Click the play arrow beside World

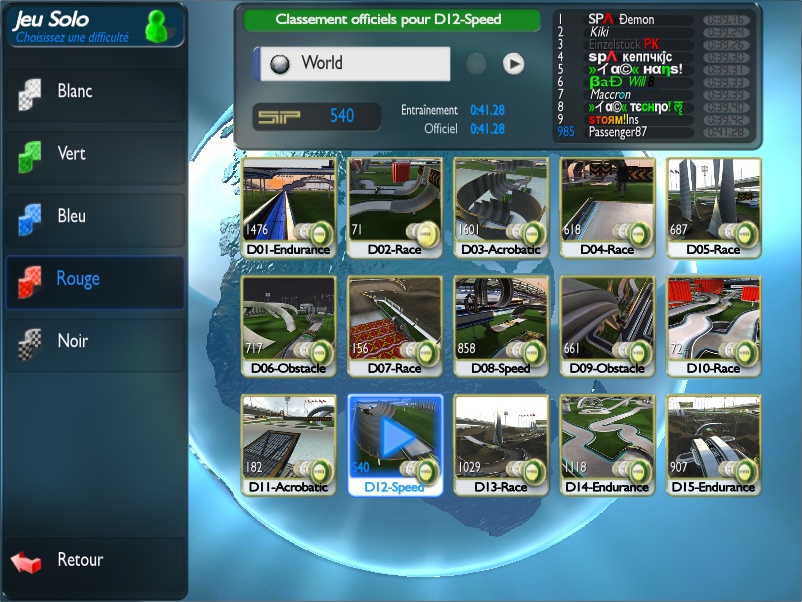click(513, 64)
